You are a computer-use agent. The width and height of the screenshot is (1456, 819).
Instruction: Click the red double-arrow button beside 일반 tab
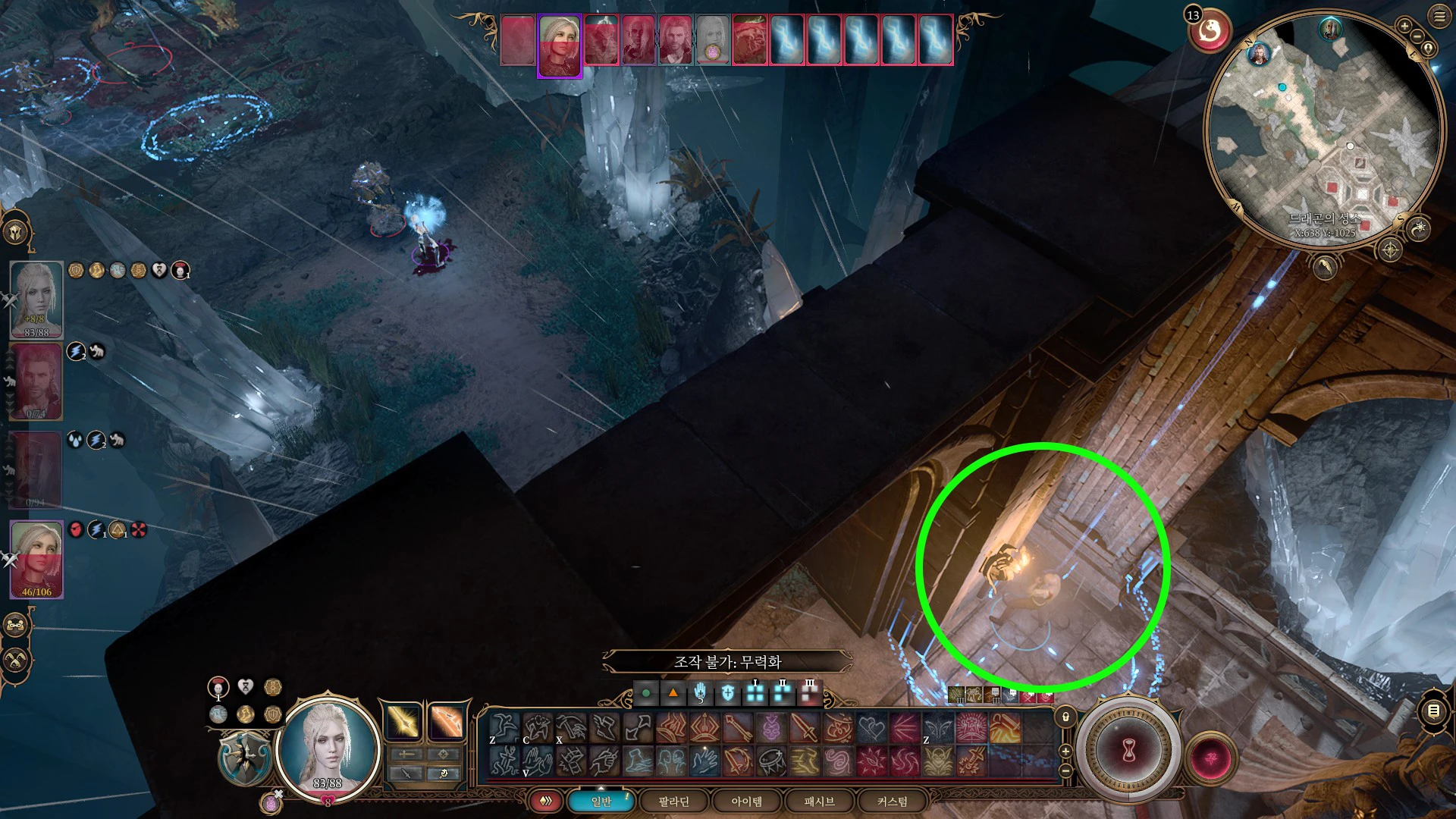point(545,802)
